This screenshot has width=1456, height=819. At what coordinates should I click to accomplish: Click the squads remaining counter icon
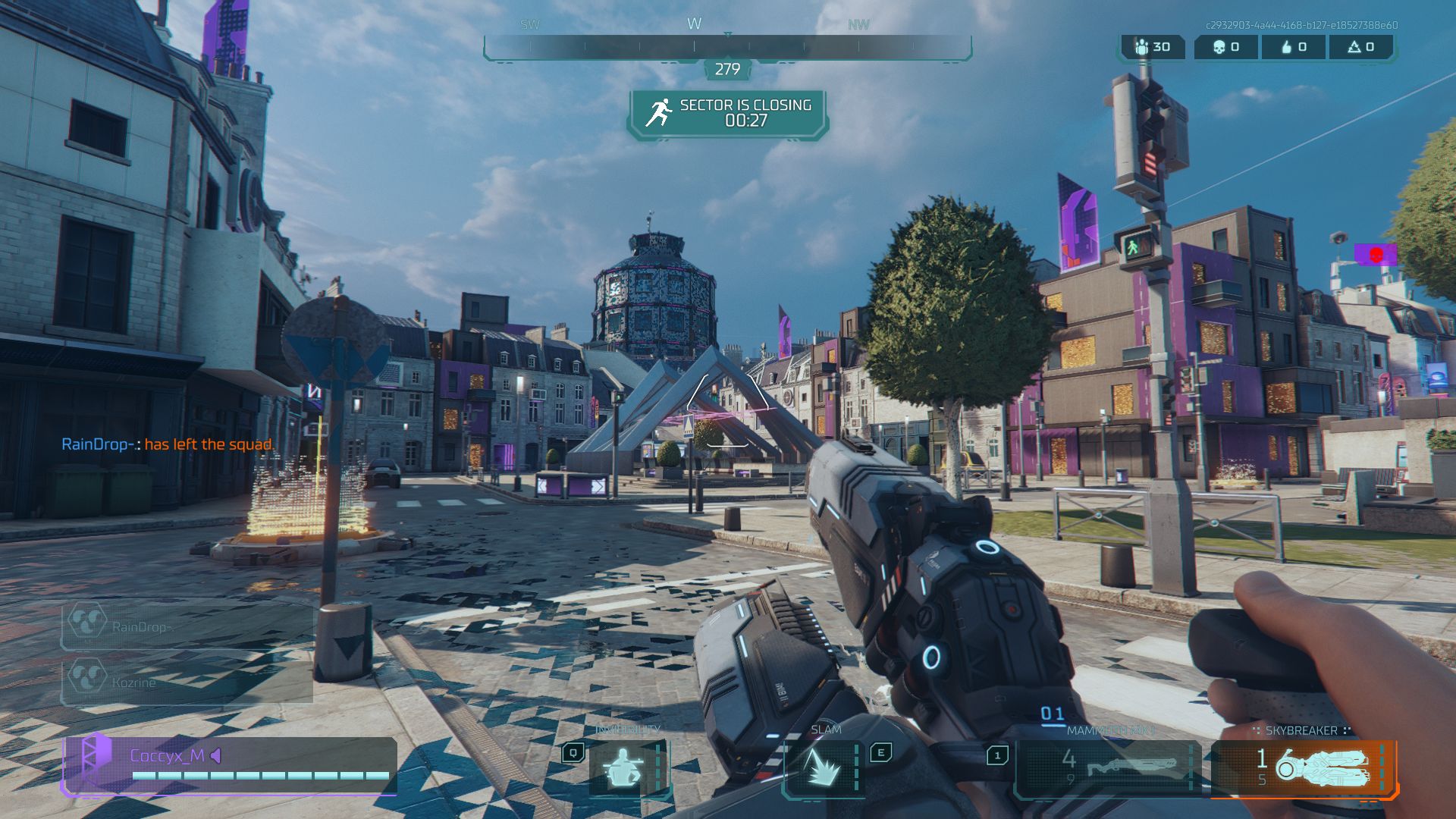tap(1142, 47)
